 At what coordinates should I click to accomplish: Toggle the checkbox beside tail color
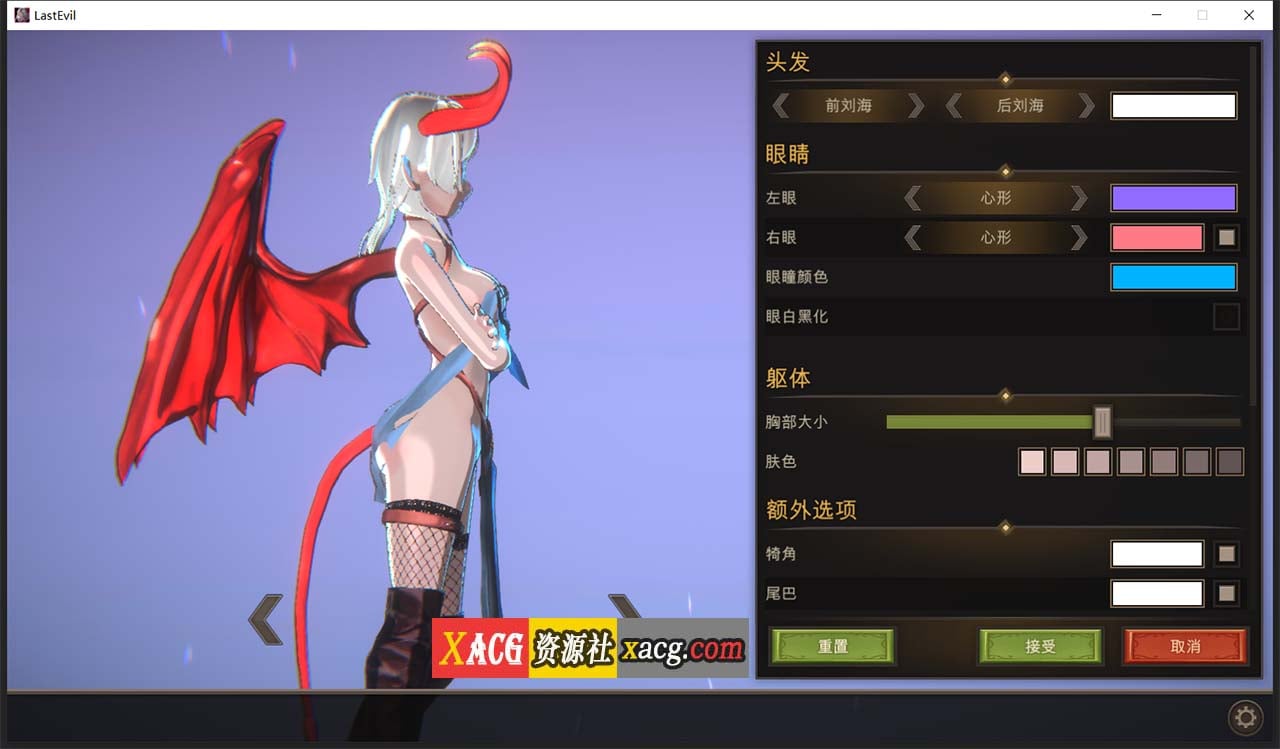pos(1226,593)
